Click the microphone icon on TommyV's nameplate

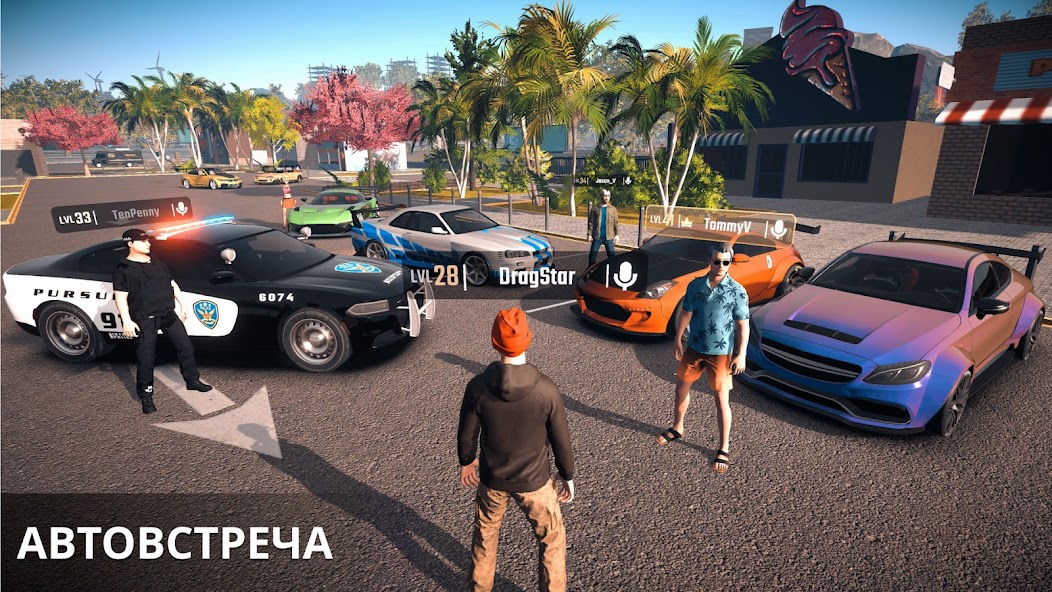click(x=778, y=227)
